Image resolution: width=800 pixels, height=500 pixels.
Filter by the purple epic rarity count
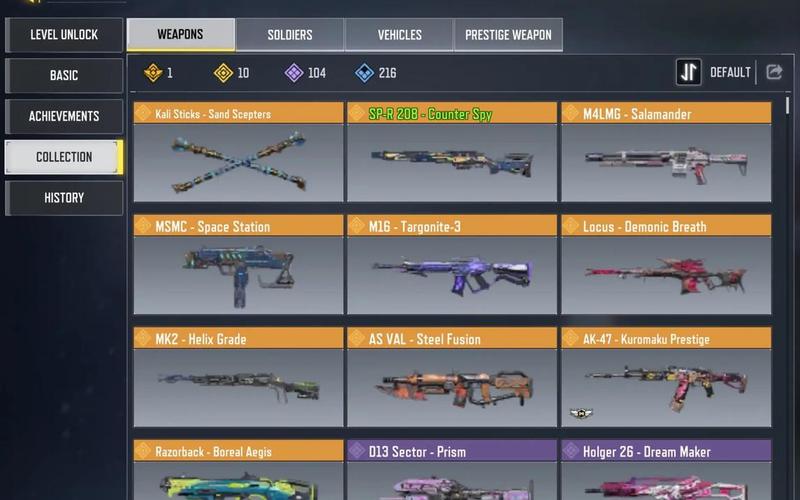(306, 73)
